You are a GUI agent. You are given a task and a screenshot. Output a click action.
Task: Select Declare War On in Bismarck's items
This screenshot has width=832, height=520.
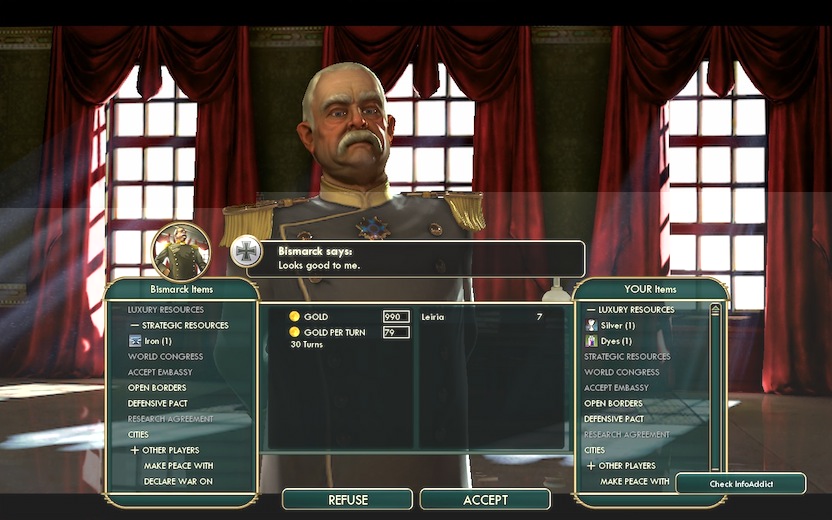(178, 482)
